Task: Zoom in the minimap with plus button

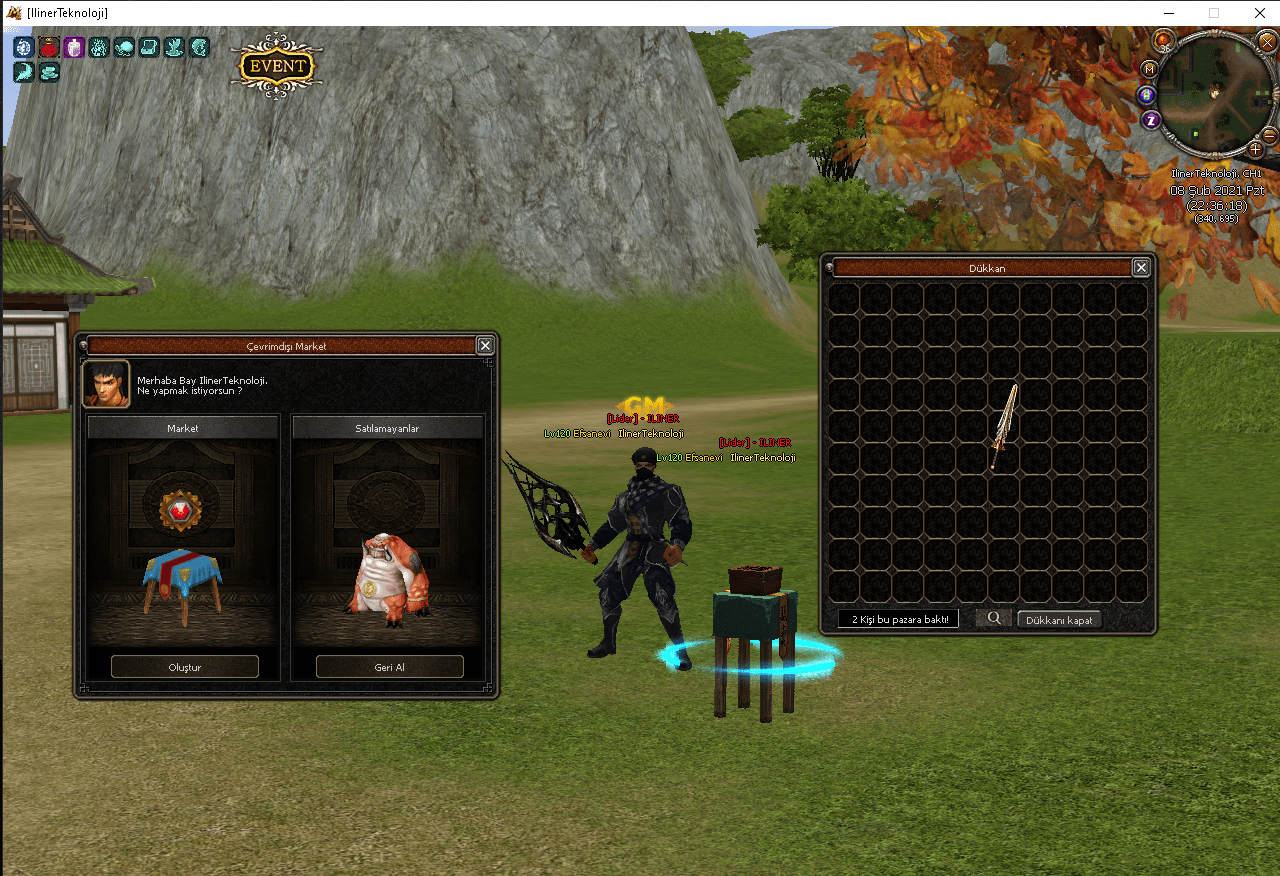Action: 1256,150
